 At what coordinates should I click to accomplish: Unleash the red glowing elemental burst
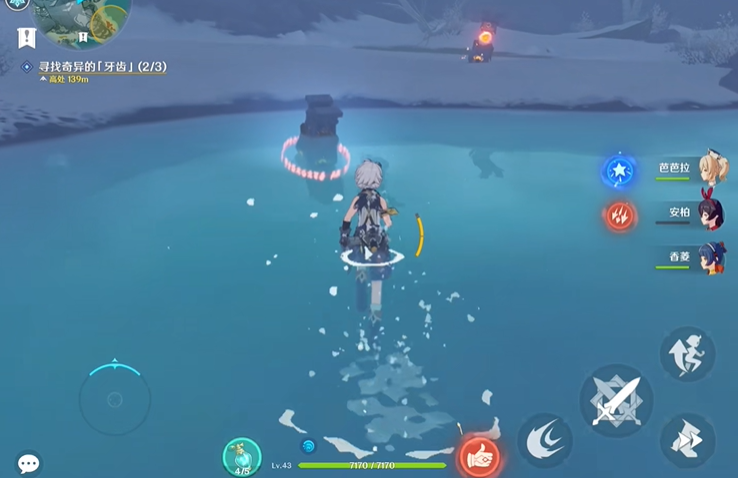pos(479,457)
